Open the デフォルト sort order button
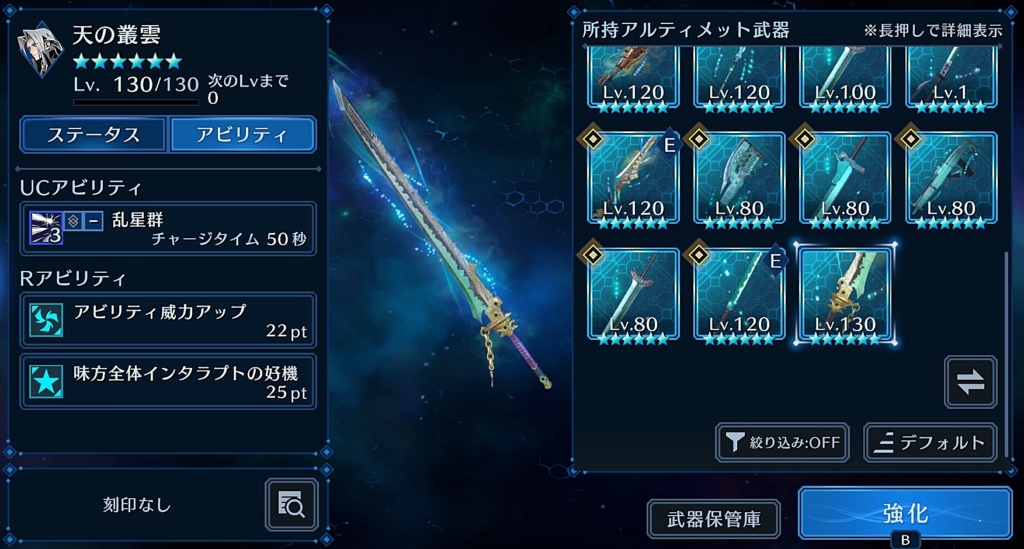 tap(930, 442)
